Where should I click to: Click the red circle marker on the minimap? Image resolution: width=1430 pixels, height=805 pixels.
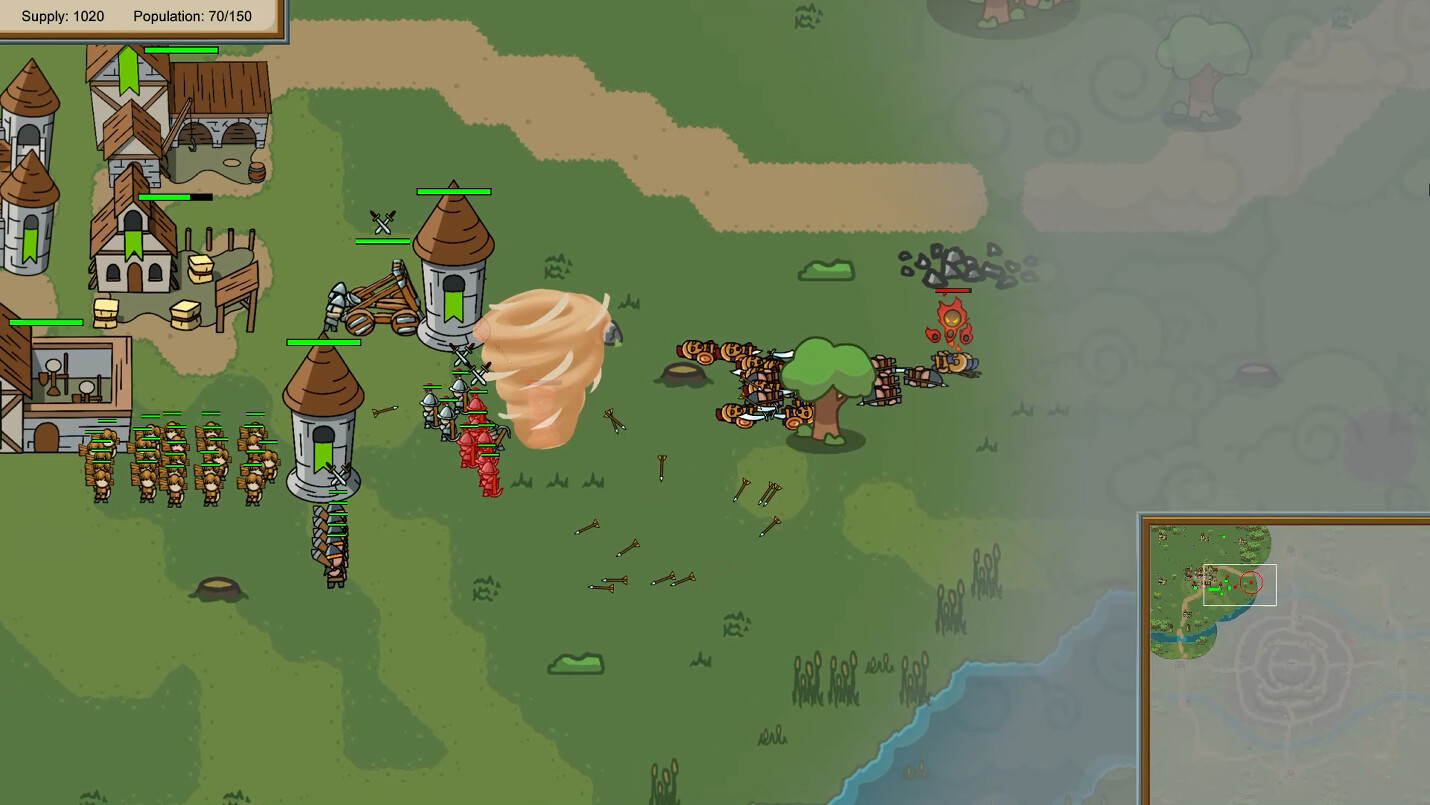tap(1250, 581)
